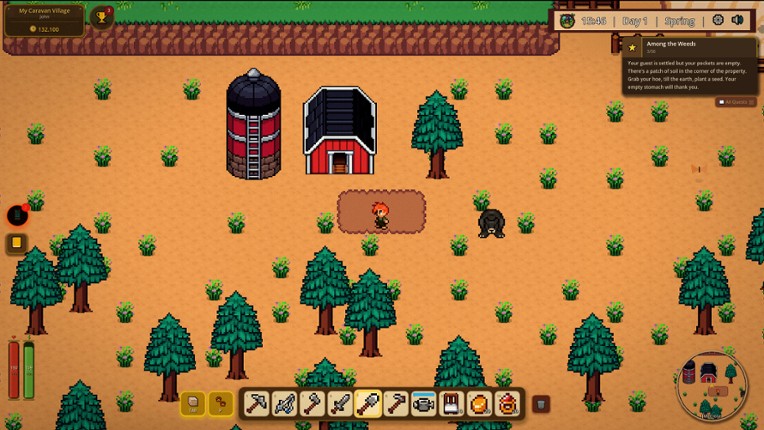This screenshot has height=430, width=764.
Task: Open the circular minimap
Action: (x=711, y=385)
